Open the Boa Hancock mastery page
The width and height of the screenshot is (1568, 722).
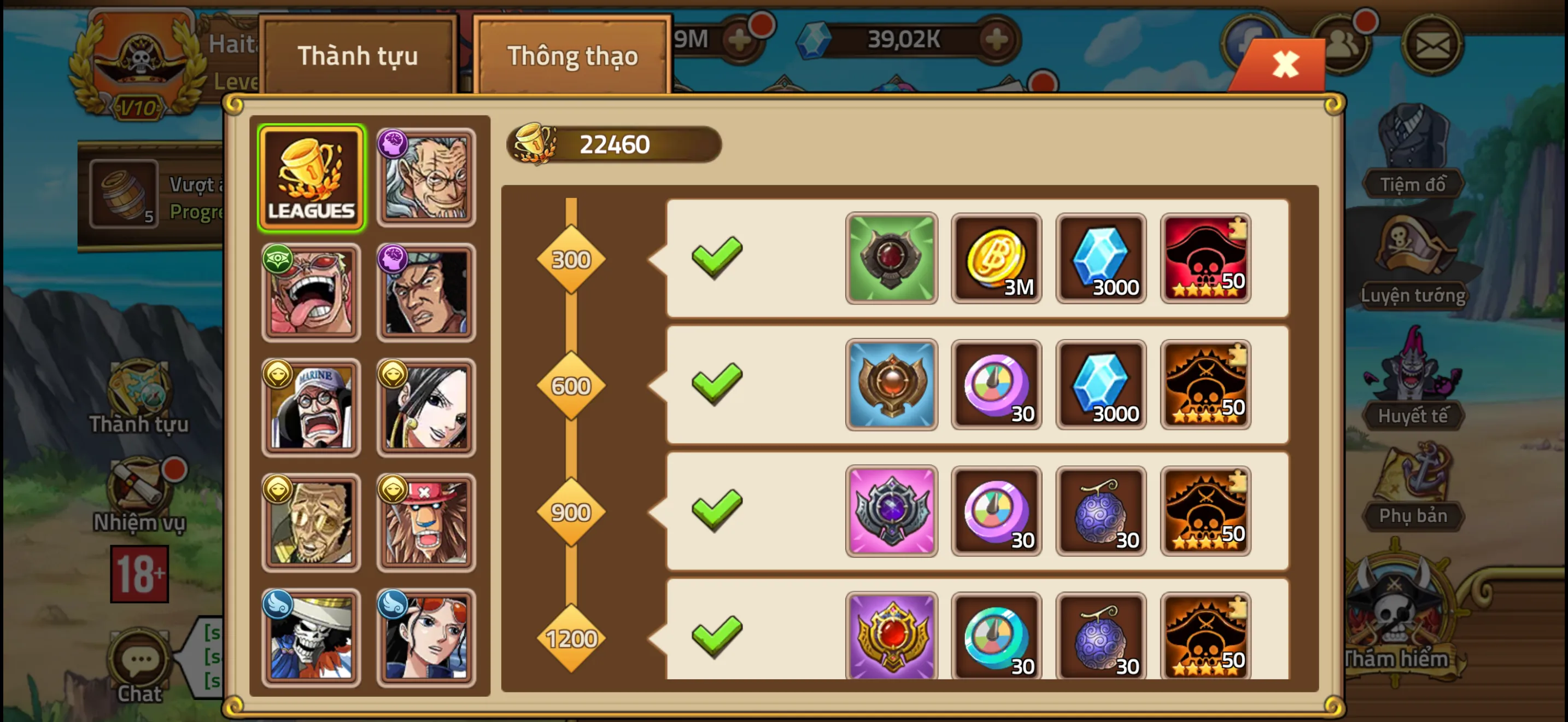point(425,407)
